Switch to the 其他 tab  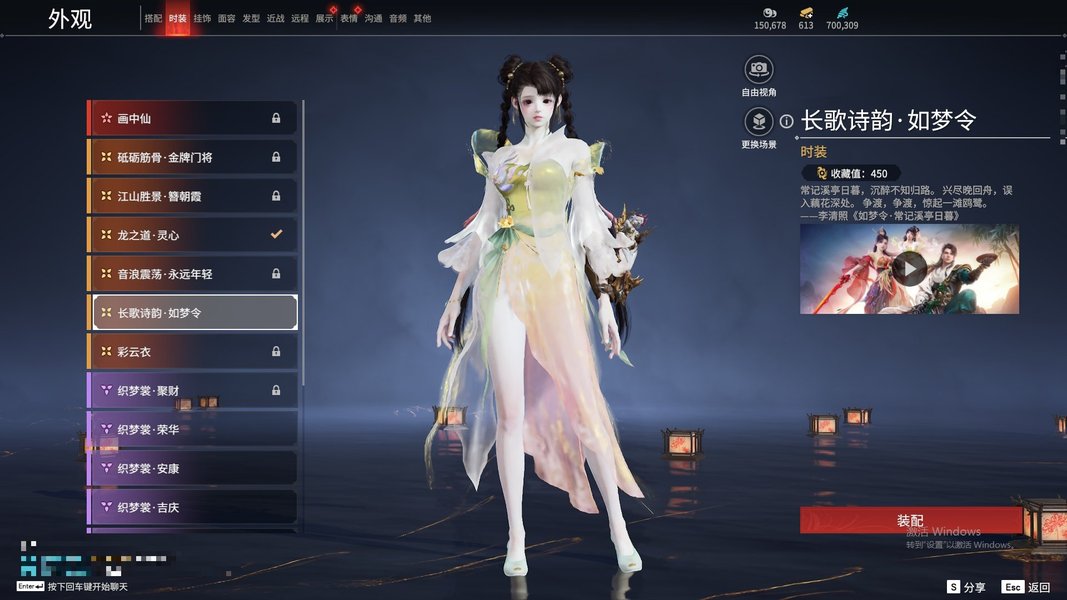(422, 18)
